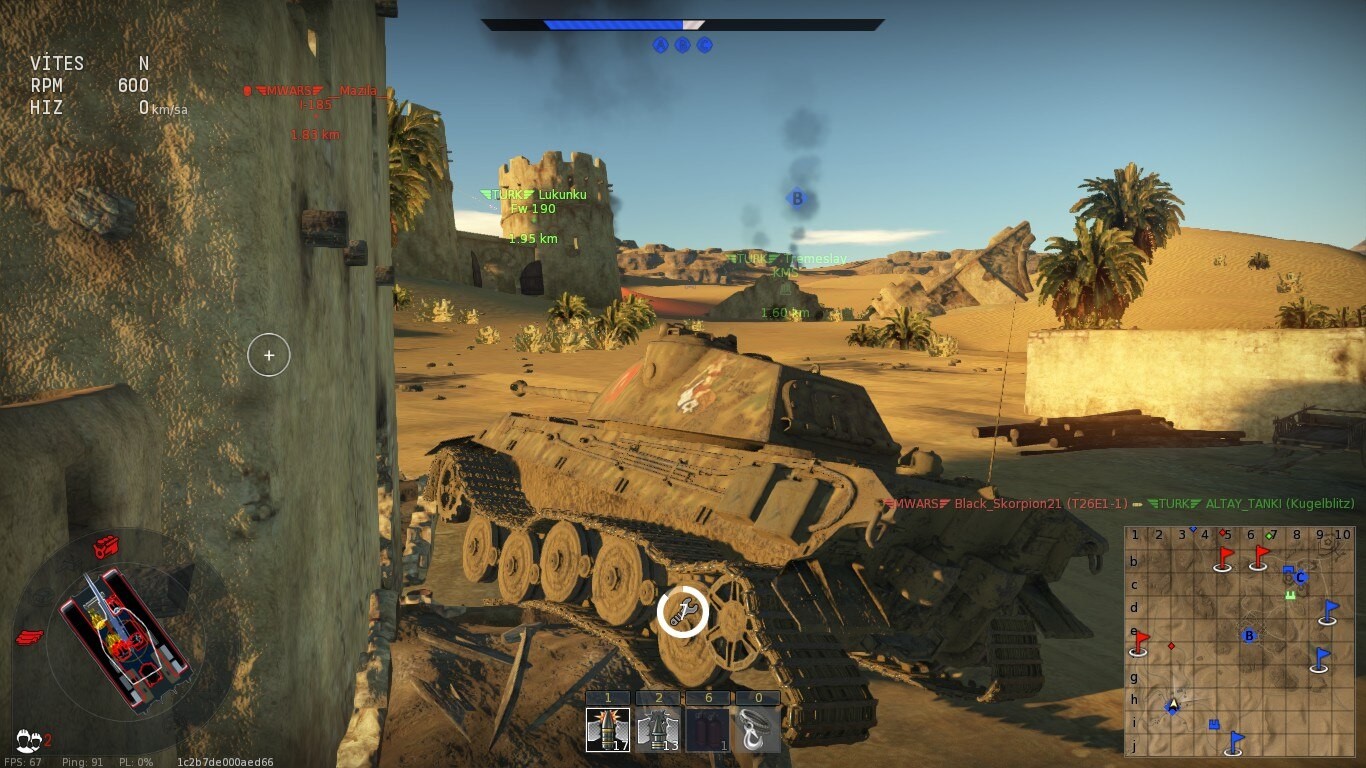This screenshot has width=1366, height=768.
Task: Click the red track damage indicator
Action: coord(30,636)
